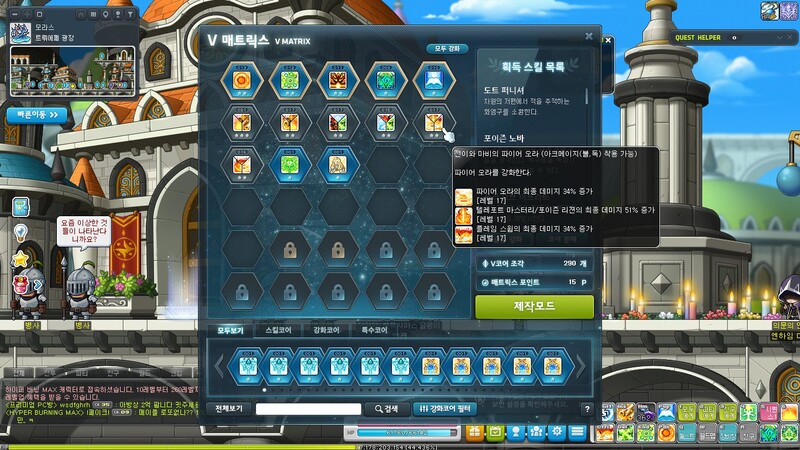The width and height of the screenshot is (800, 450).
Task: Click the 검색 search button
Action: (x=386, y=409)
